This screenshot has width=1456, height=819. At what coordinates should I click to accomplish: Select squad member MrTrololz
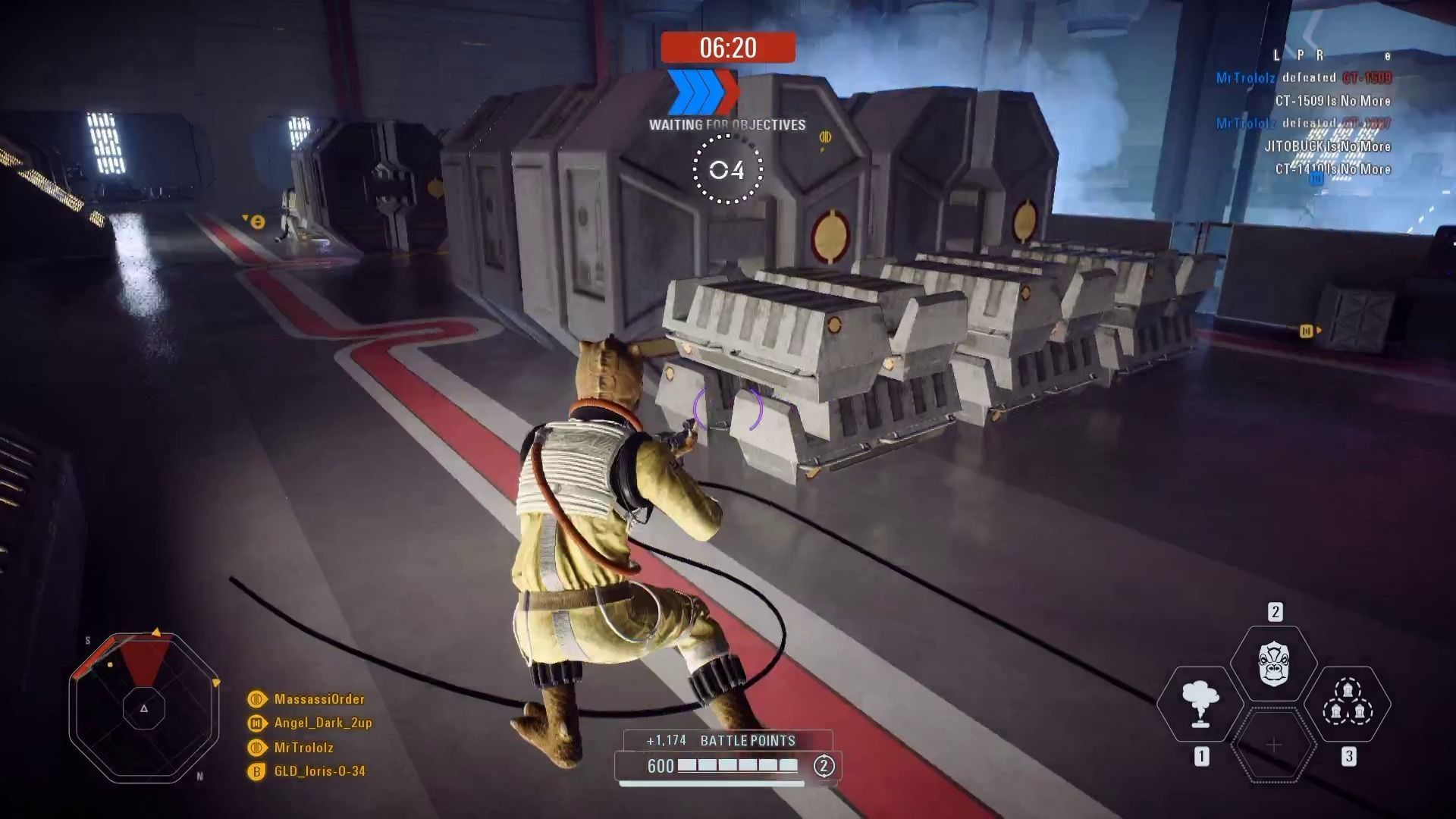click(303, 748)
